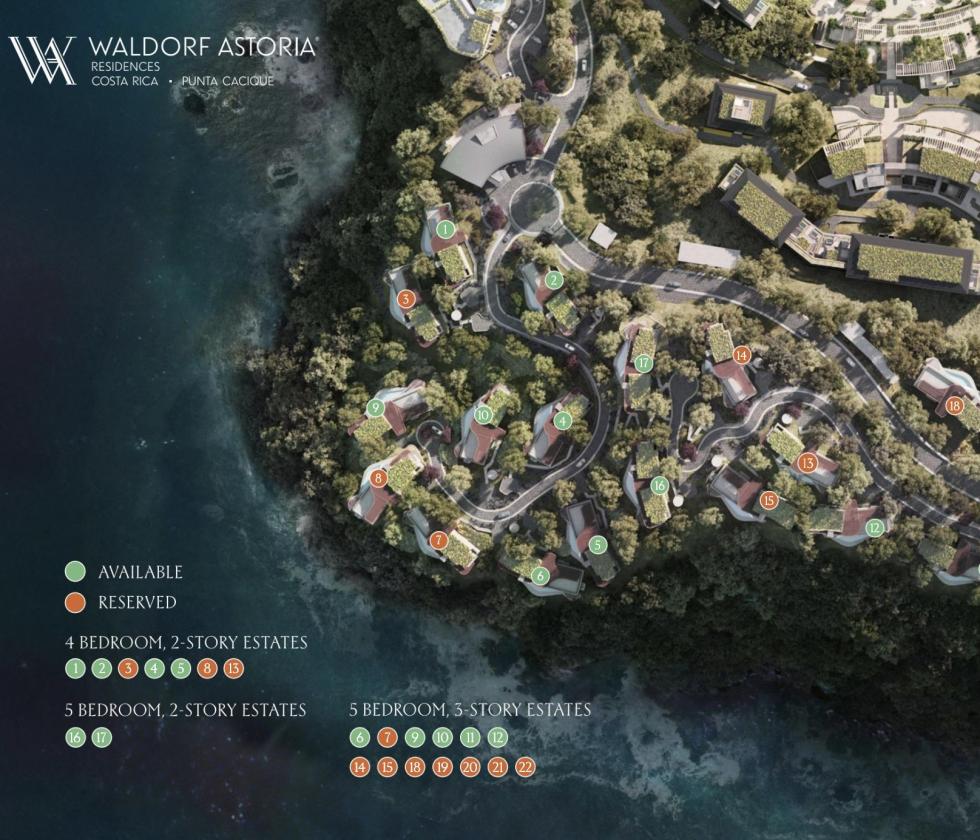The image size is (980, 840).
Task: Select estate marker 6 on the map
Action: tap(540, 575)
